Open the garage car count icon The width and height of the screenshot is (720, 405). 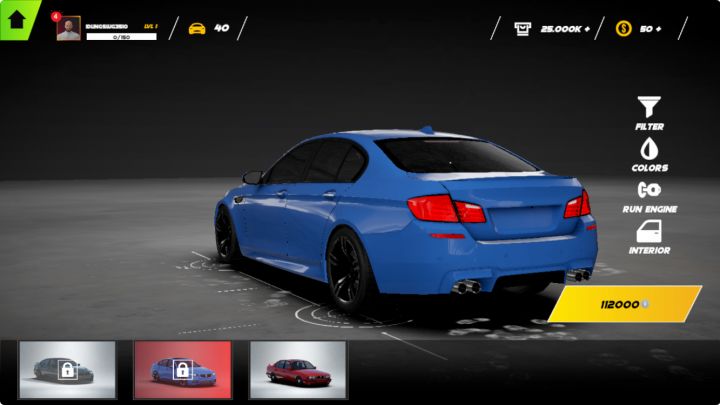pyautogui.click(x=197, y=28)
